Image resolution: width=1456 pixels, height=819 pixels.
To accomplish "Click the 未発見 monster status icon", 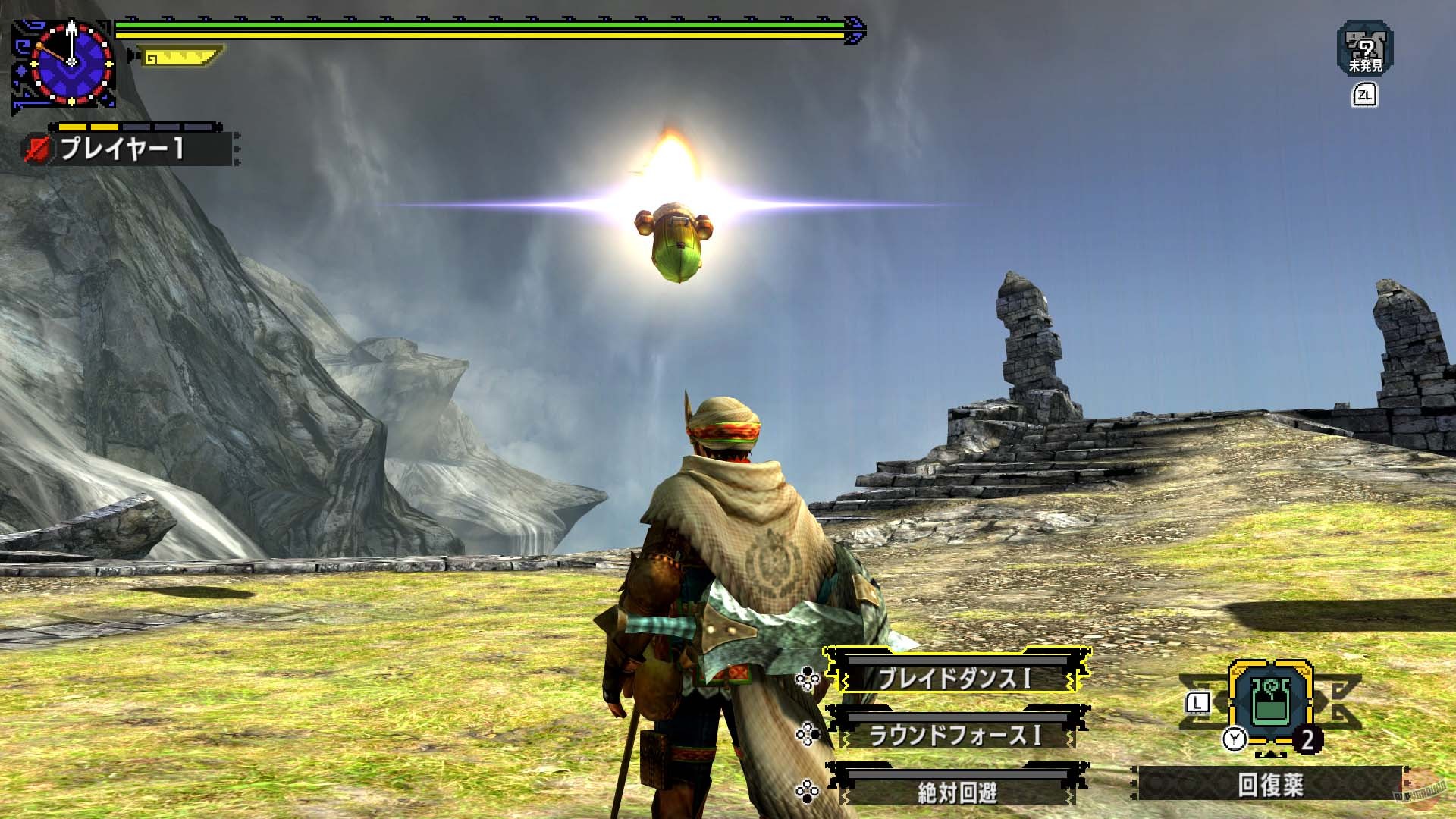I will [x=1364, y=49].
